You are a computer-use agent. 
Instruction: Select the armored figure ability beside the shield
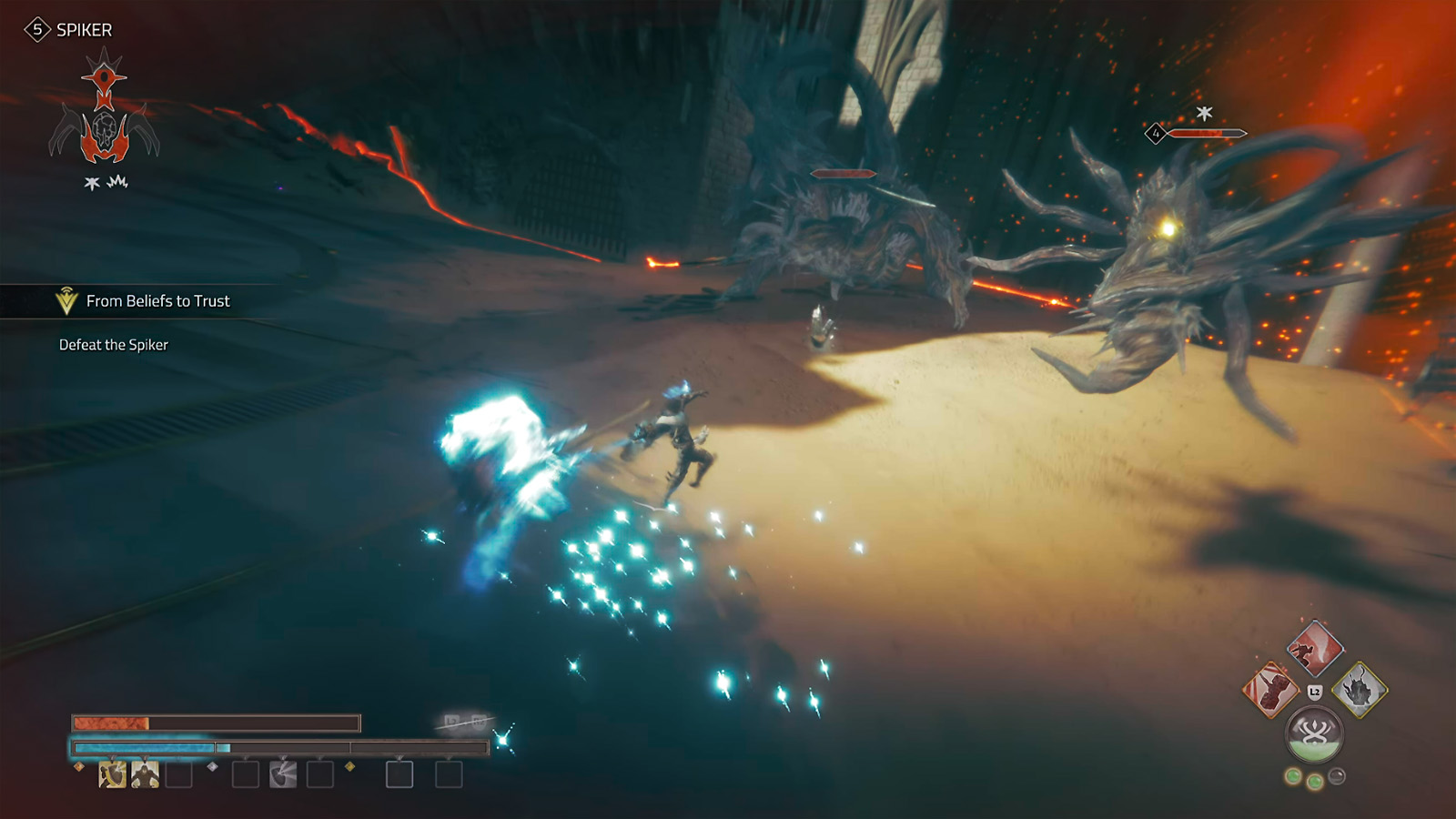pyautogui.click(x=145, y=774)
